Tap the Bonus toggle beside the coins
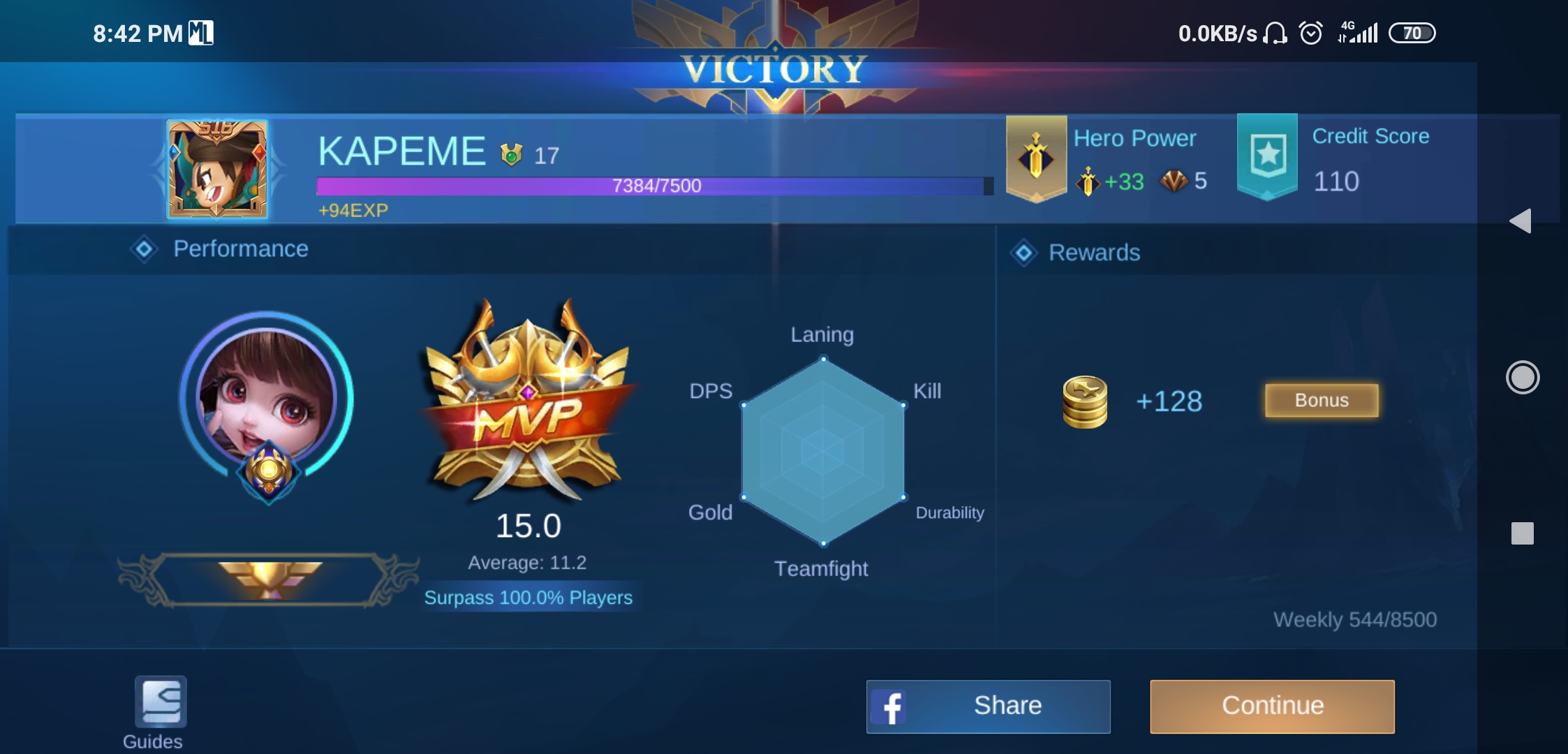Viewport: 1568px width, 754px height. click(x=1321, y=400)
